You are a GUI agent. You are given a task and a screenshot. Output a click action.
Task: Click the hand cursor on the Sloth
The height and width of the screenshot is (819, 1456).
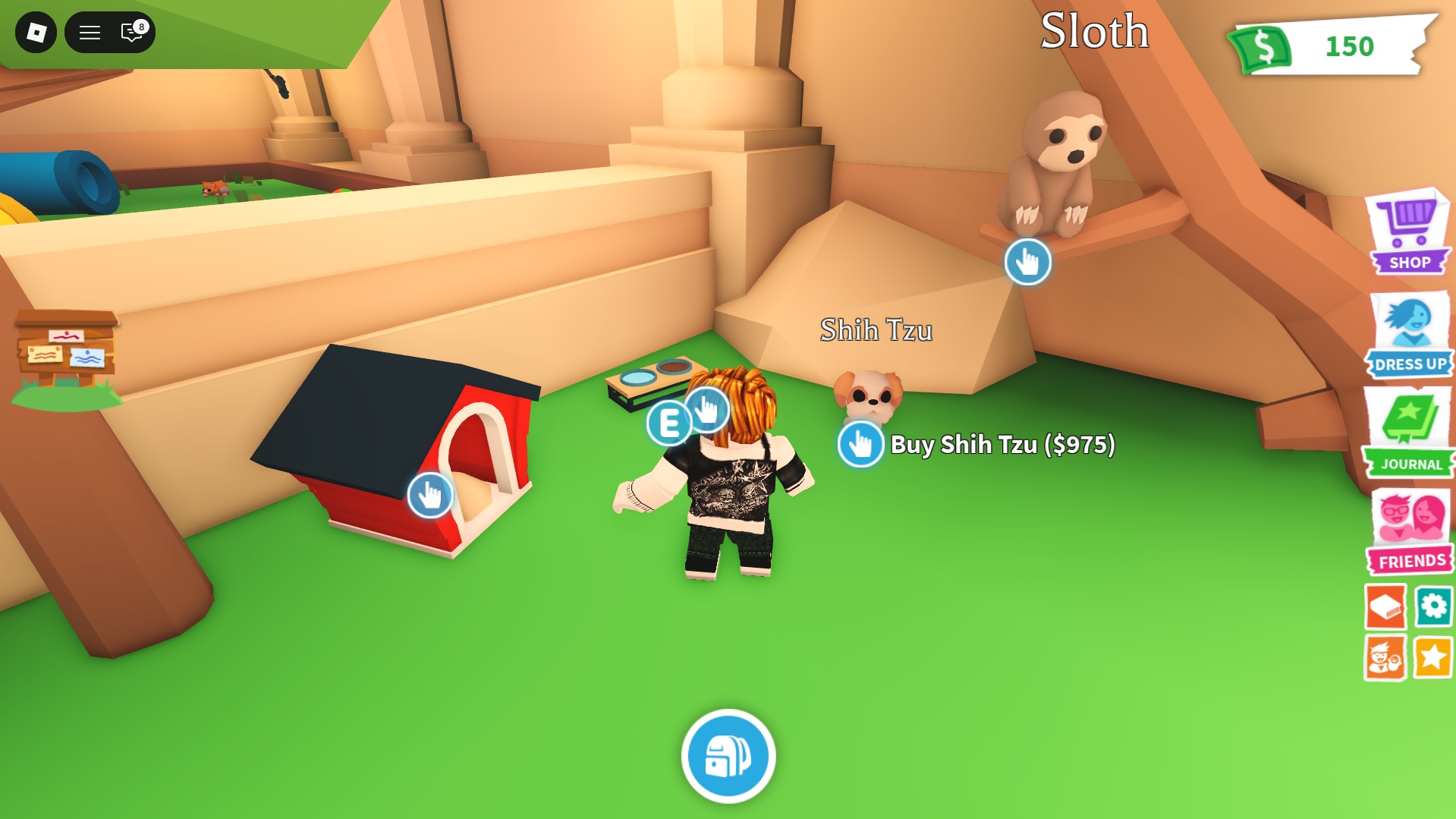coord(1029,262)
